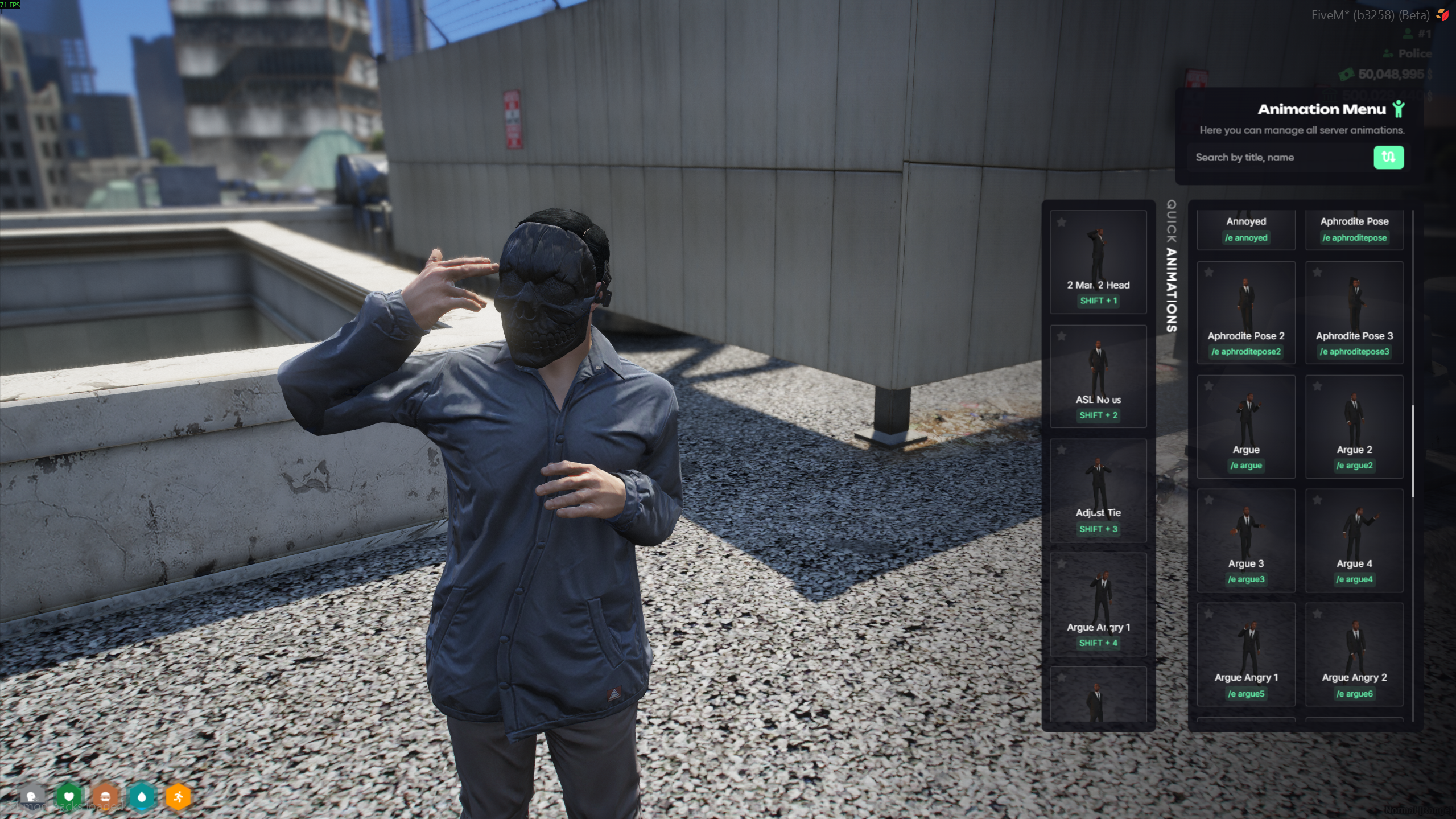Click the orange burger hunger icon
This screenshot has width=1456, height=819.
click(x=105, y=796)
